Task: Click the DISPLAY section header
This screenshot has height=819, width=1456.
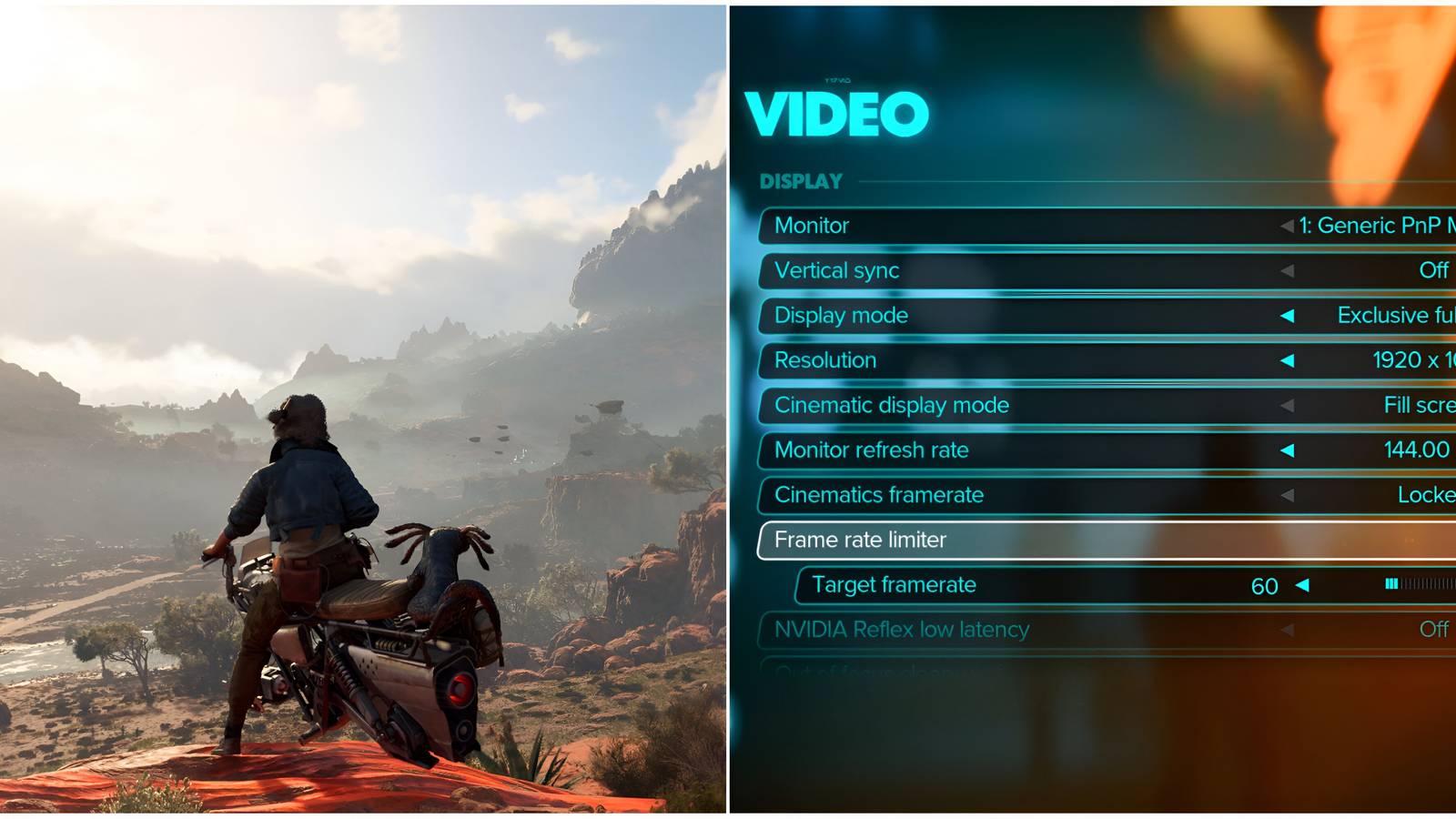Action: click(x=801, y=180)
